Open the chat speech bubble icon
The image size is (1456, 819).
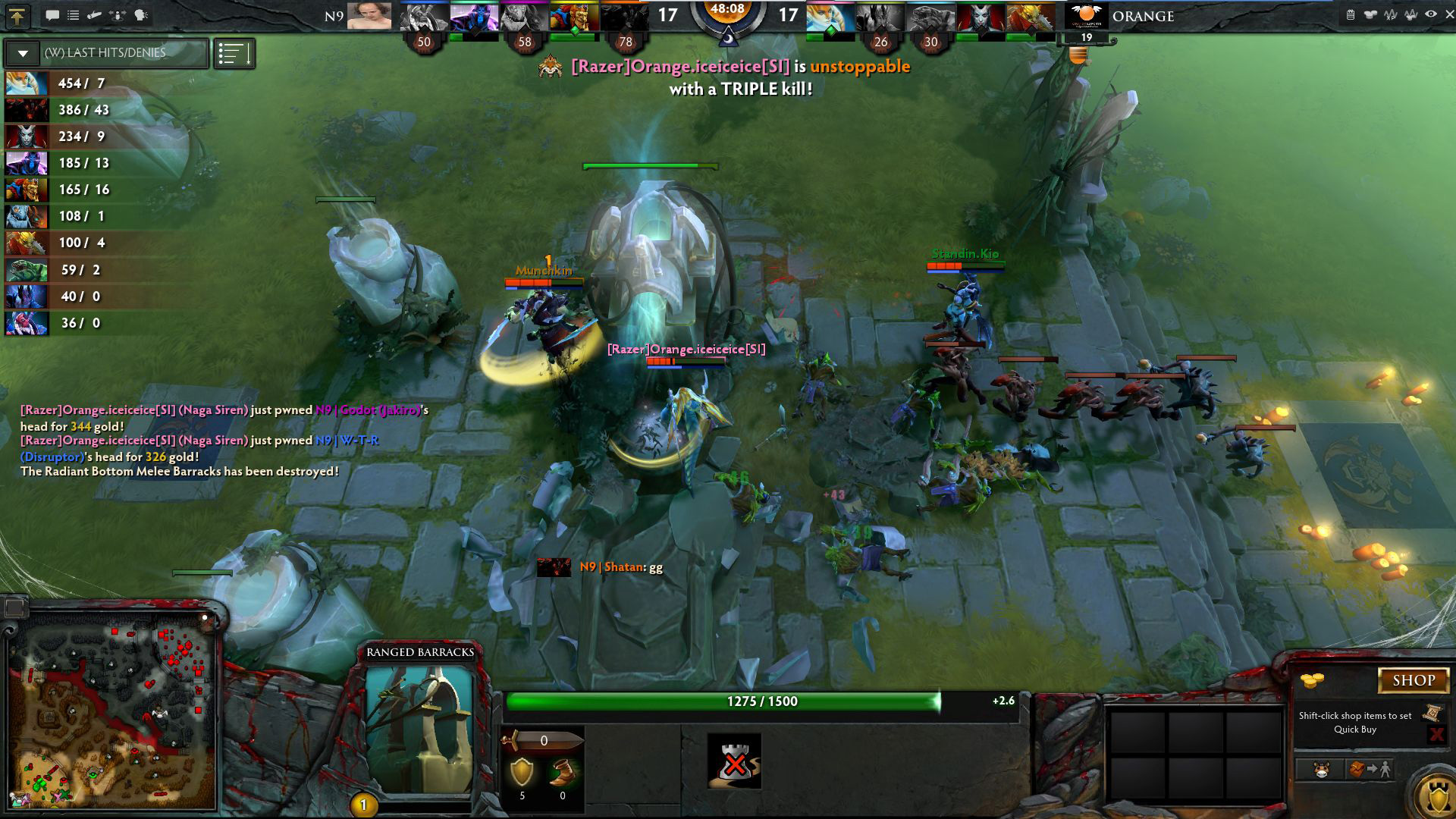tap(52, 15)
